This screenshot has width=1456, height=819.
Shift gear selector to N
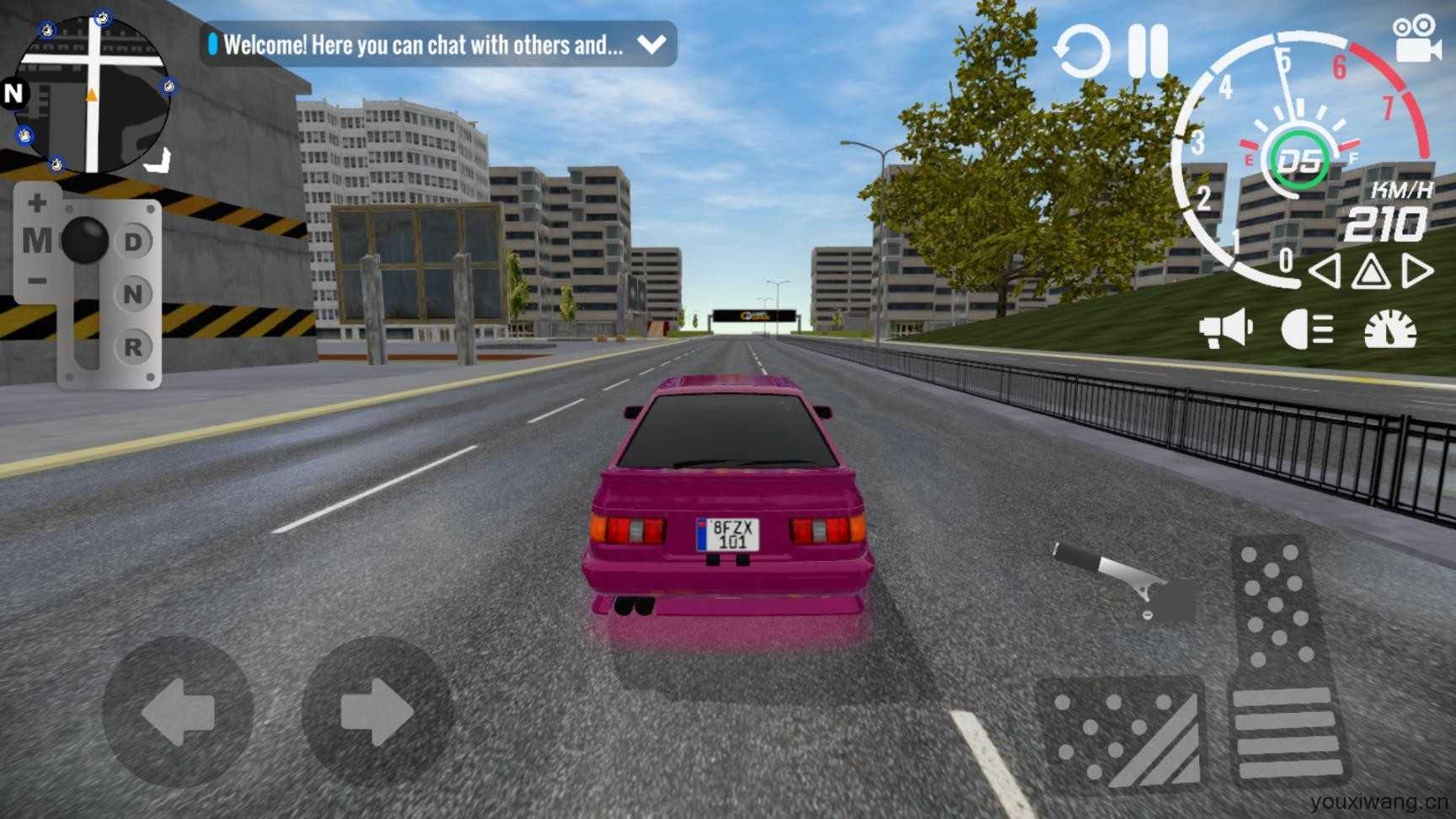(133, 294)
